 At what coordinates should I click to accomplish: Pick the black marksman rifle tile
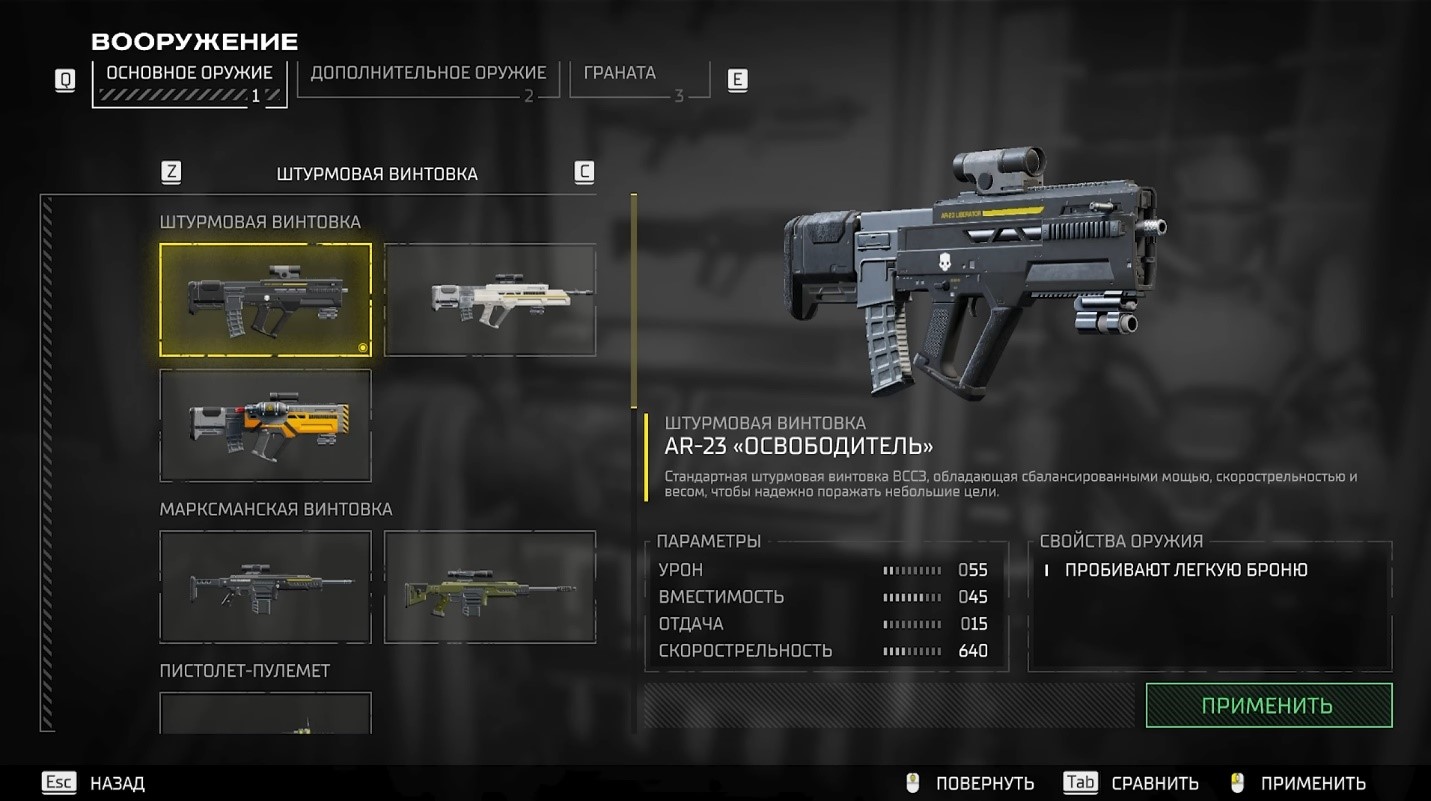[x=265, y=586]
